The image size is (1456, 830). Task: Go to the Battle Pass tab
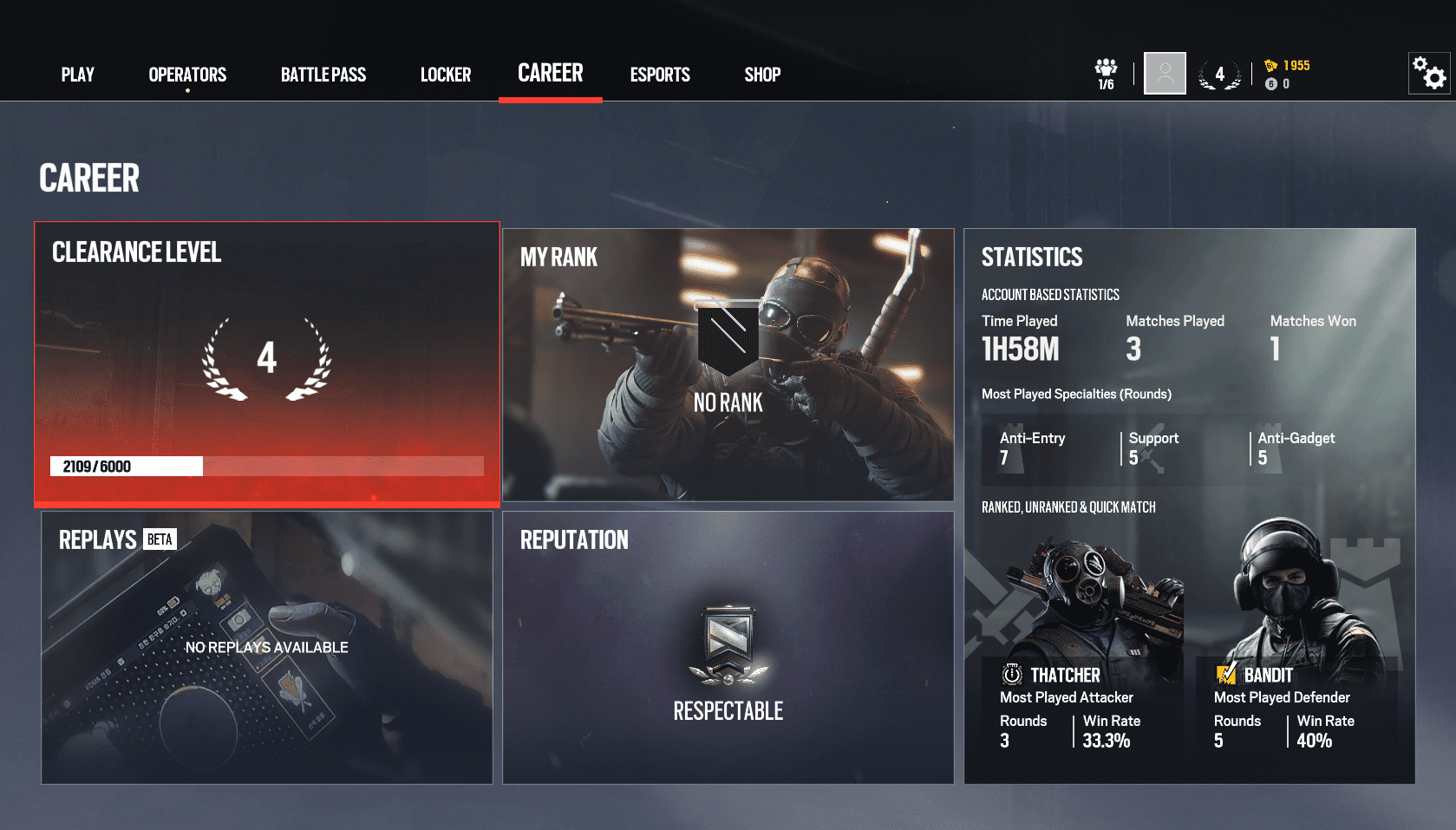[323, 75]
